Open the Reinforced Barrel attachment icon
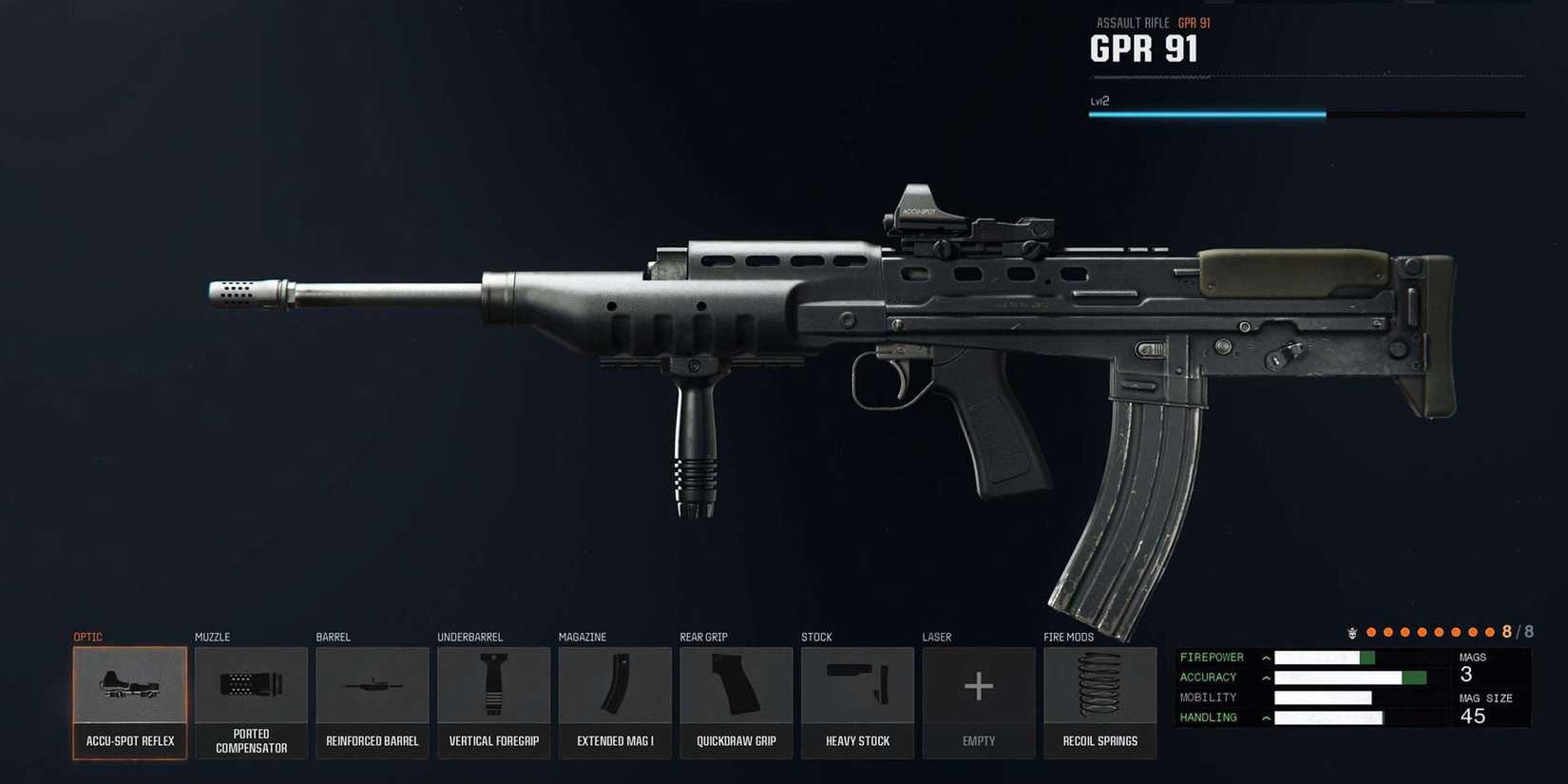 pyautogui.click(x=372, y=686)
